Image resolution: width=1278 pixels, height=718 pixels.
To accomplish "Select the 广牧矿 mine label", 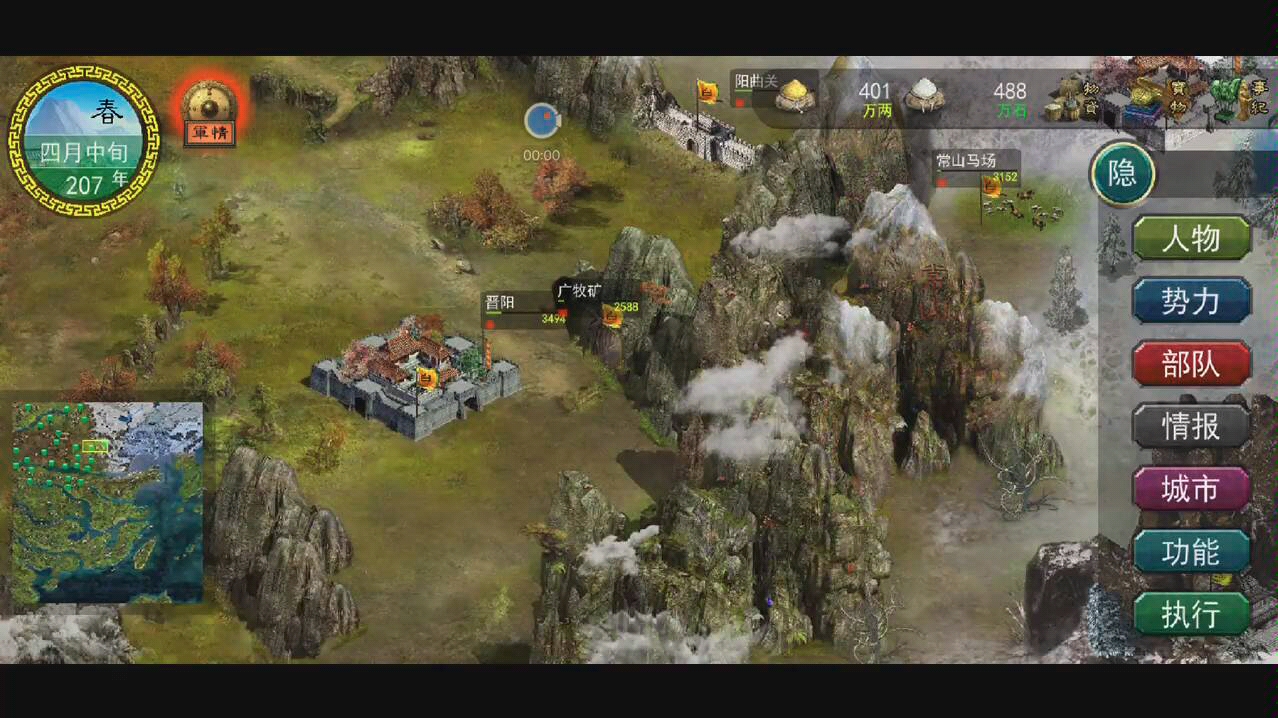I will pos(580,292).
